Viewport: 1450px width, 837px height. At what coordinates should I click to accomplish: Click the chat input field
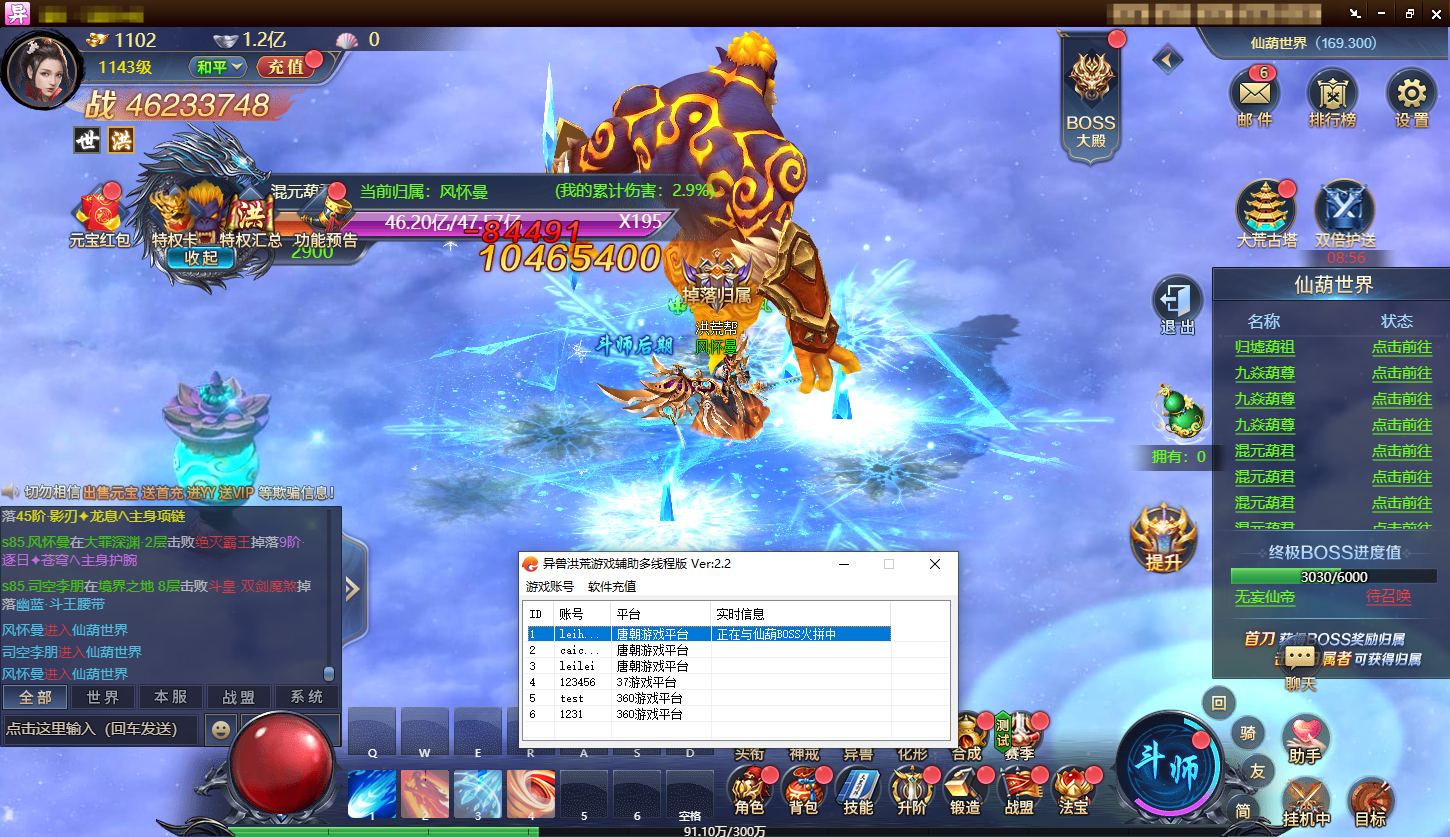tap(98, 729)
